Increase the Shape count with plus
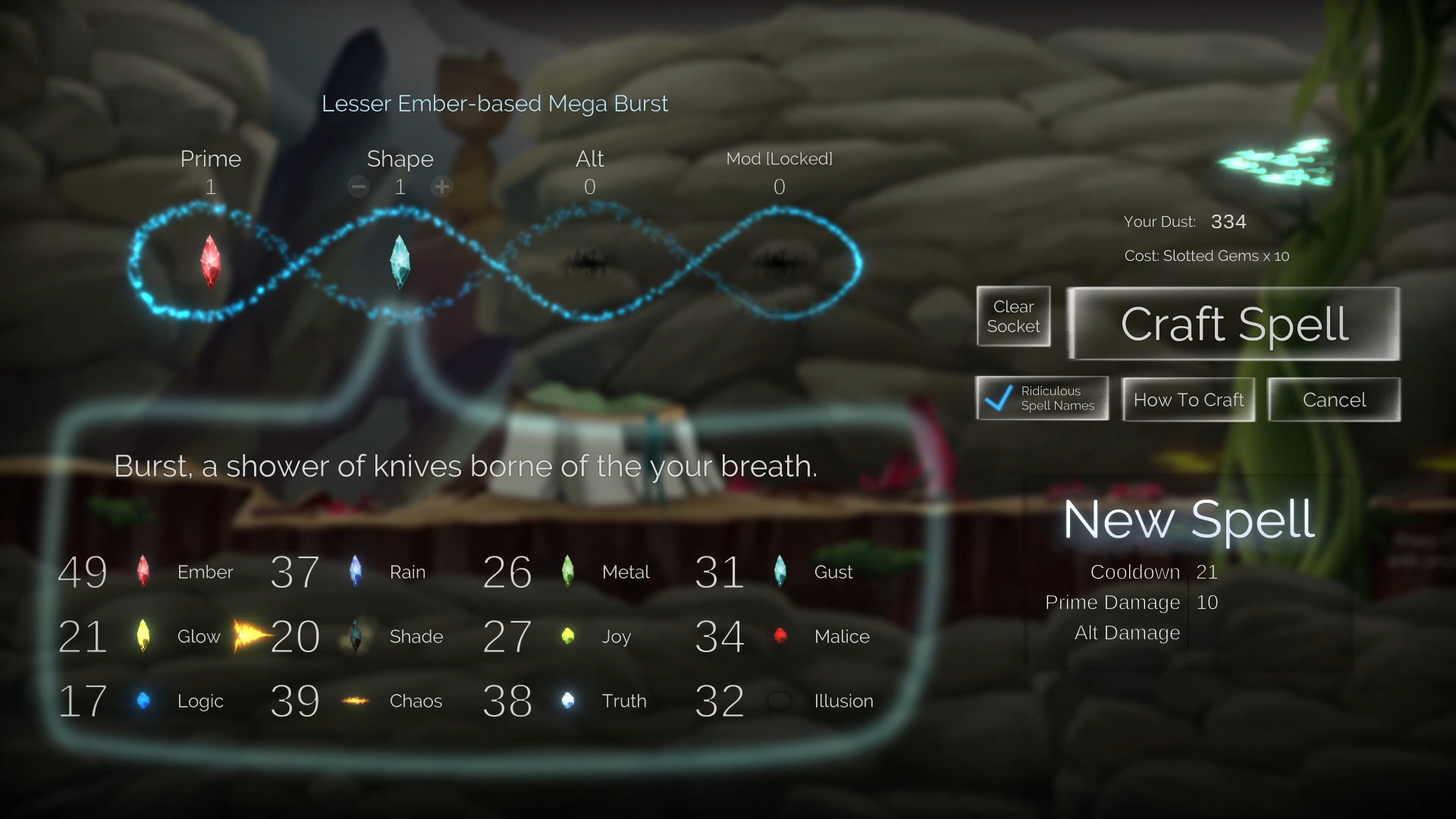The image size is (1456, 819). click(441, 186)
